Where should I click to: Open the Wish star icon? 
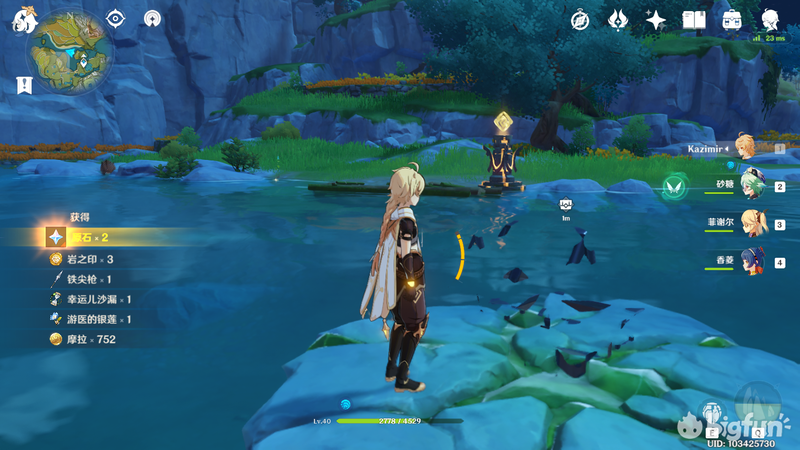pos(656,20)
